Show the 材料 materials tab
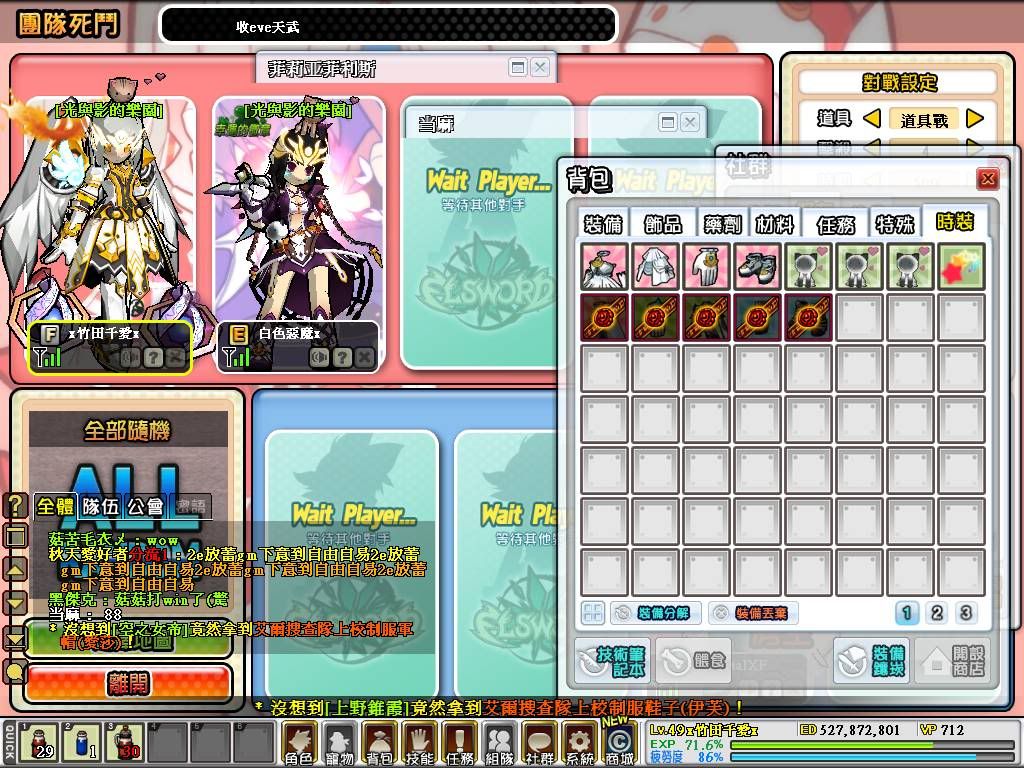This screenshot has height=768, width=1024. click(777, 224)
